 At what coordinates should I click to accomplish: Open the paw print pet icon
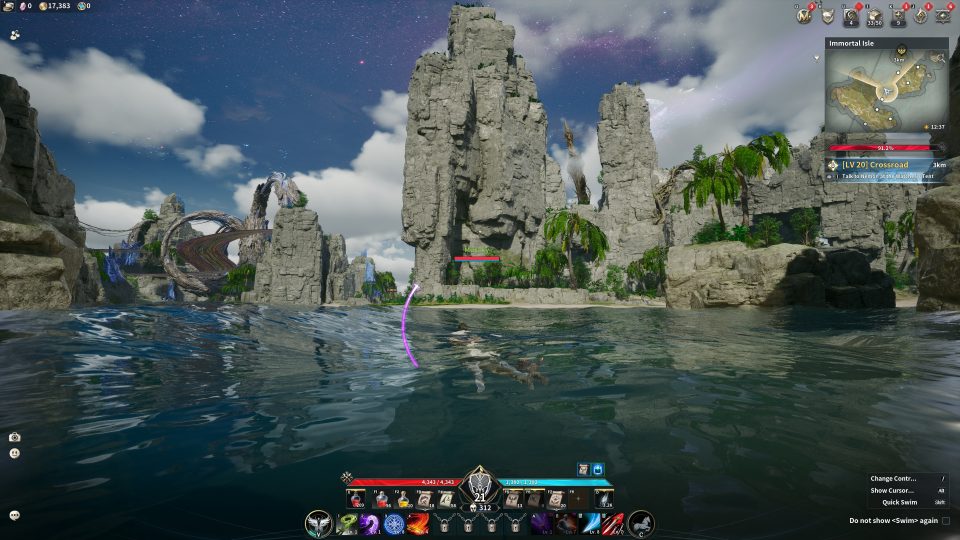(15, 34)
